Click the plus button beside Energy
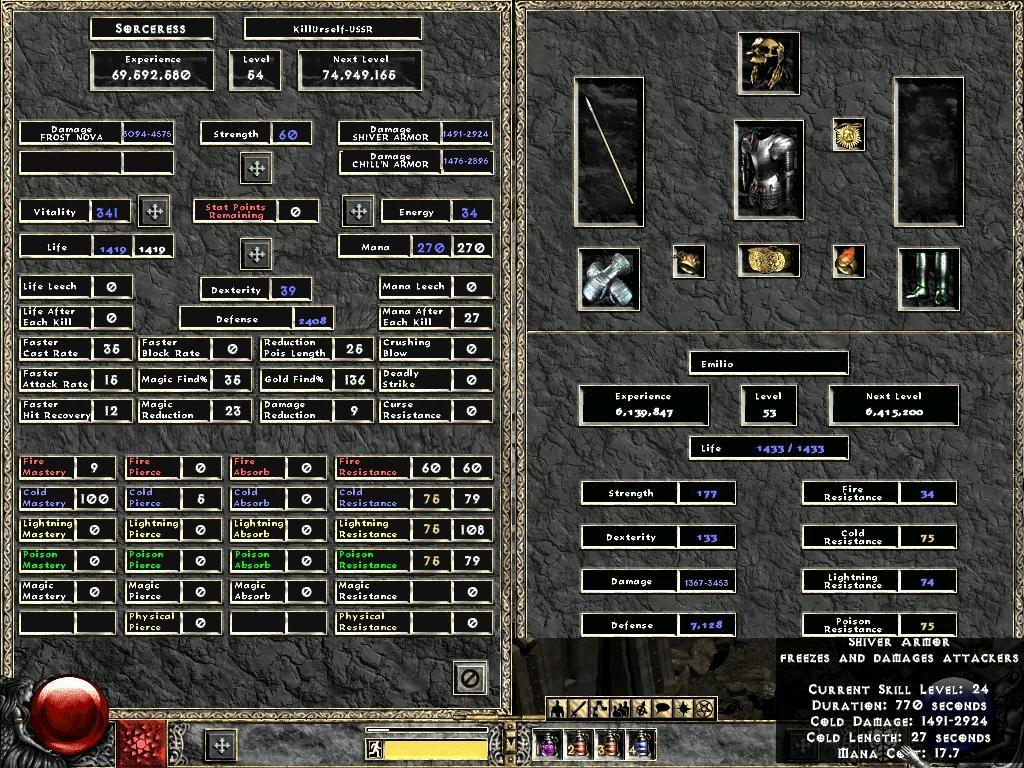Viewport: 1024px width, 768px height. tap(358, 211)
